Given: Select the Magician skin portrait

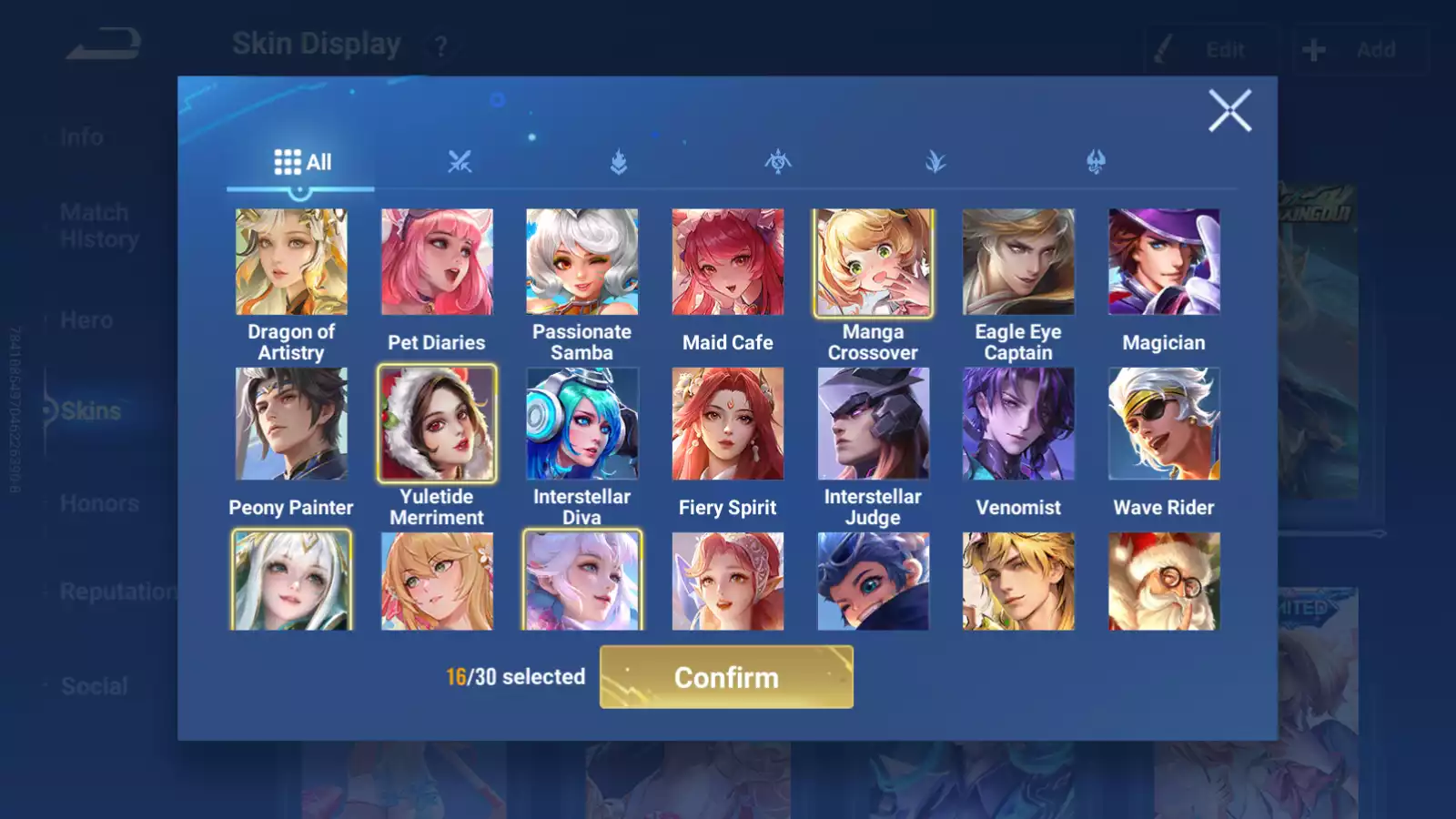Looking at the screenshot, I should click(x=1164, y=262).
